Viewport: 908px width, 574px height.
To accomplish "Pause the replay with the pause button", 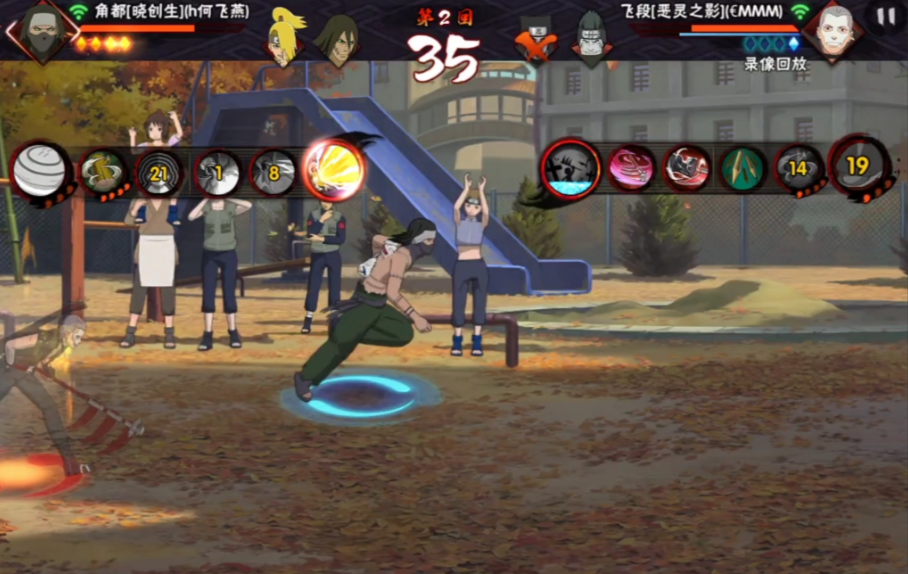I will 886,17.
